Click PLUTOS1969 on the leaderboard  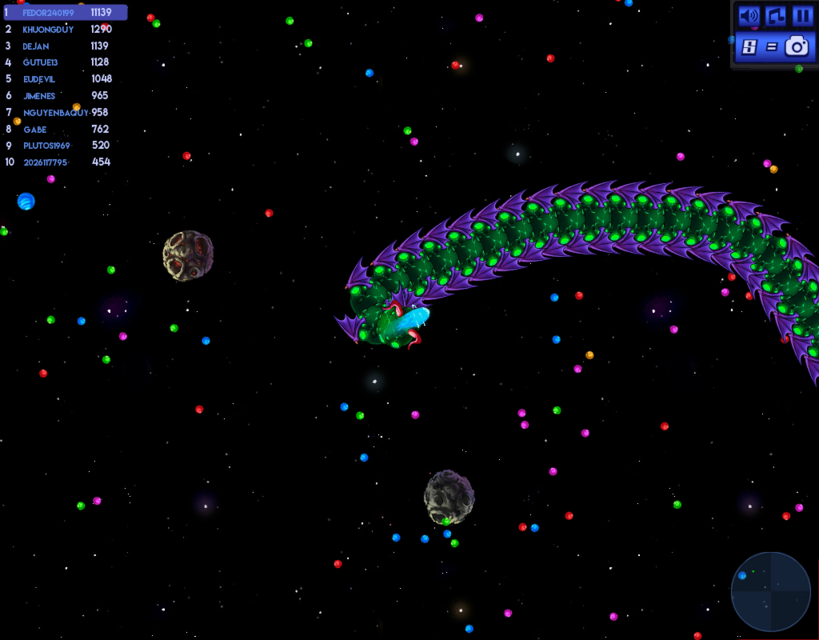(x=45, y=145)
